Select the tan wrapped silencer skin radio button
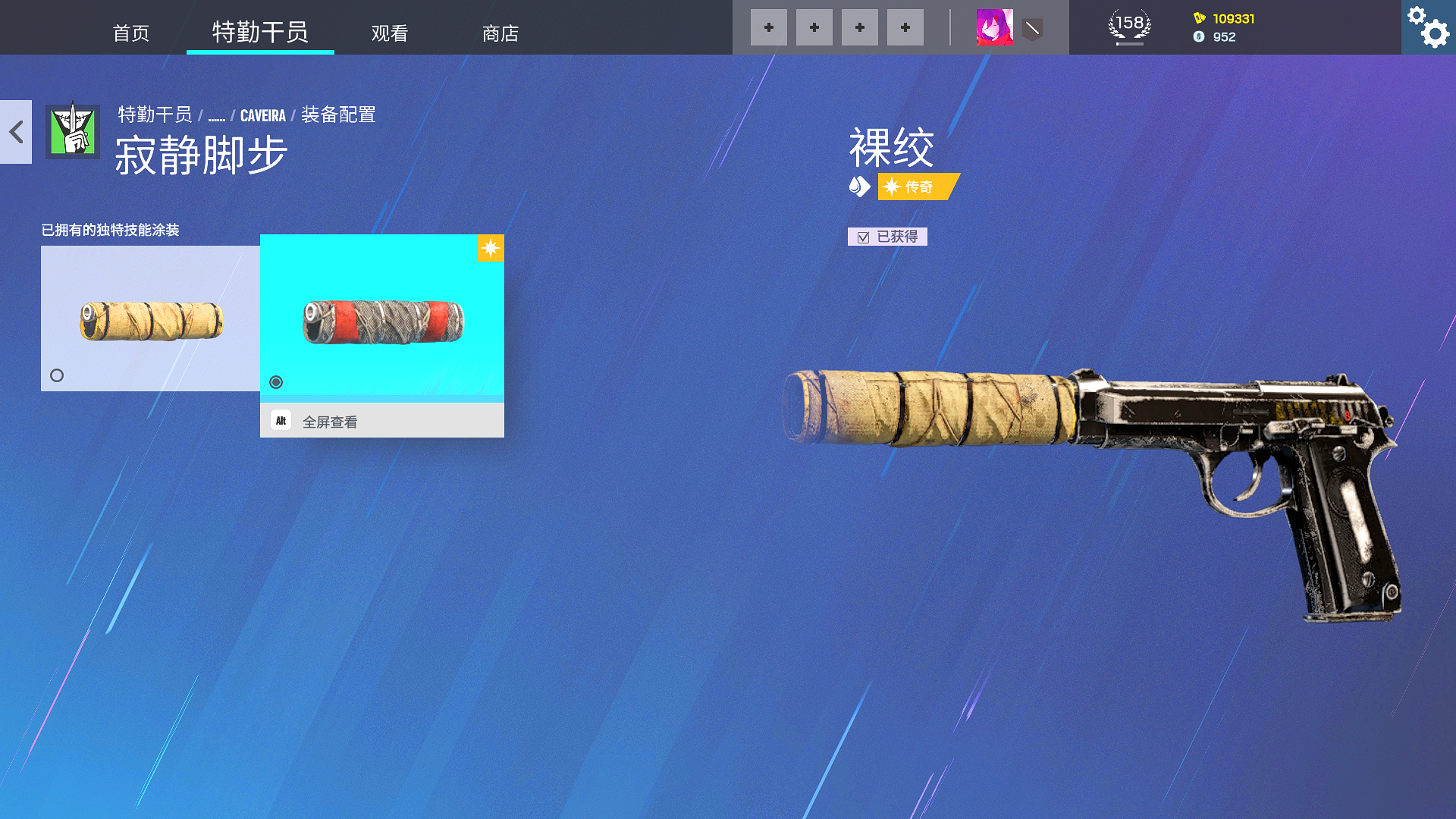 (57, 375)
